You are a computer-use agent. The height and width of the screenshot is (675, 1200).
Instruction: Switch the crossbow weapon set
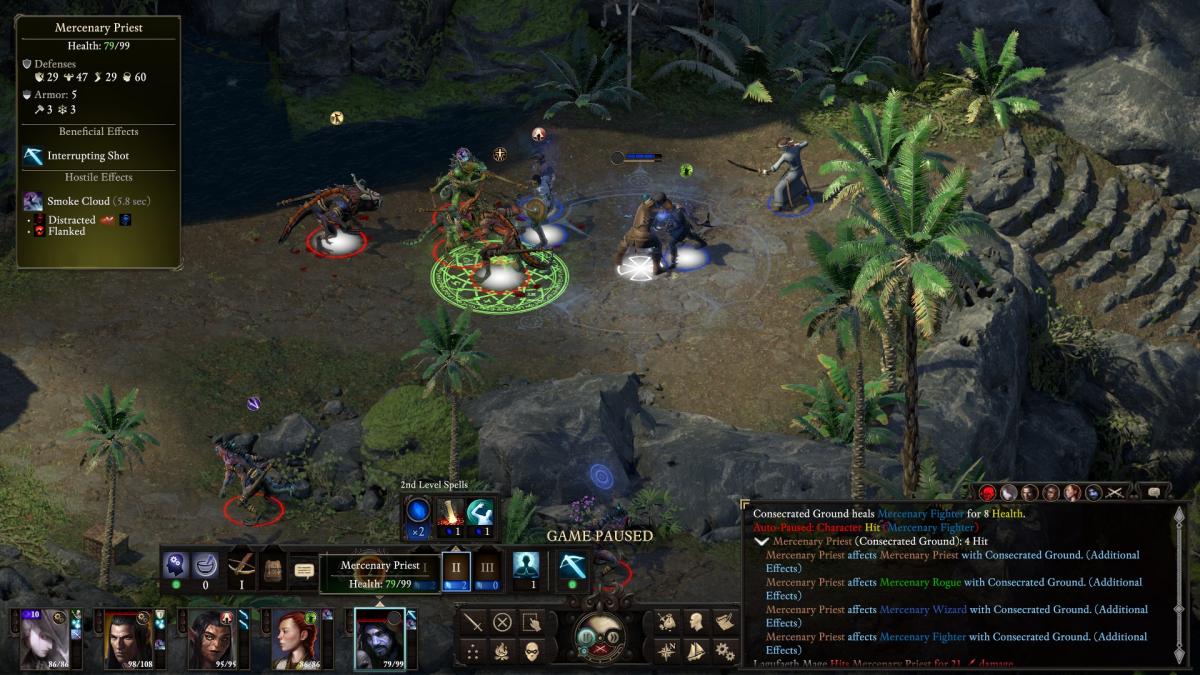(241, 567)
